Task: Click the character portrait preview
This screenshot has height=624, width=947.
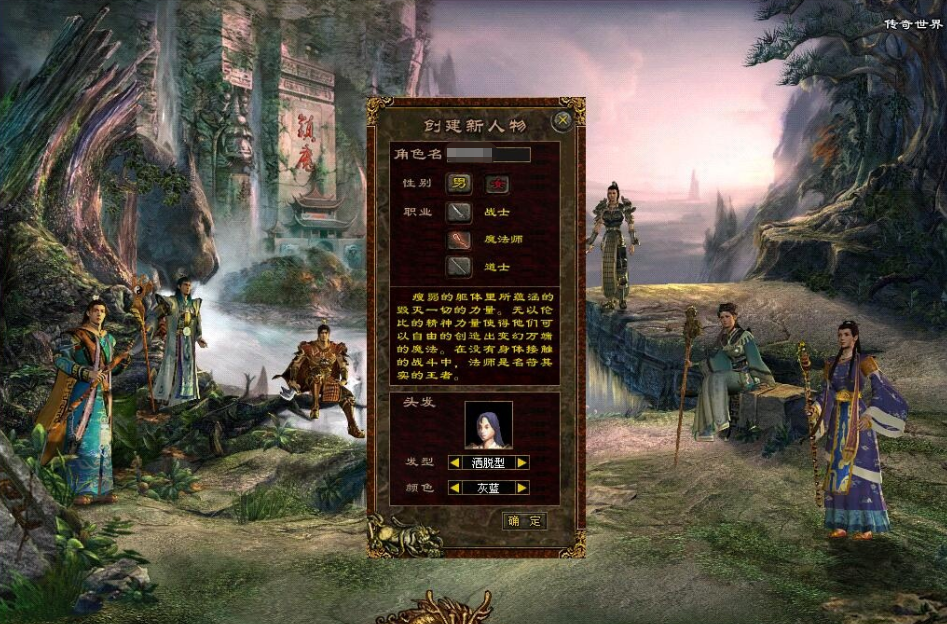Action: 488,425
